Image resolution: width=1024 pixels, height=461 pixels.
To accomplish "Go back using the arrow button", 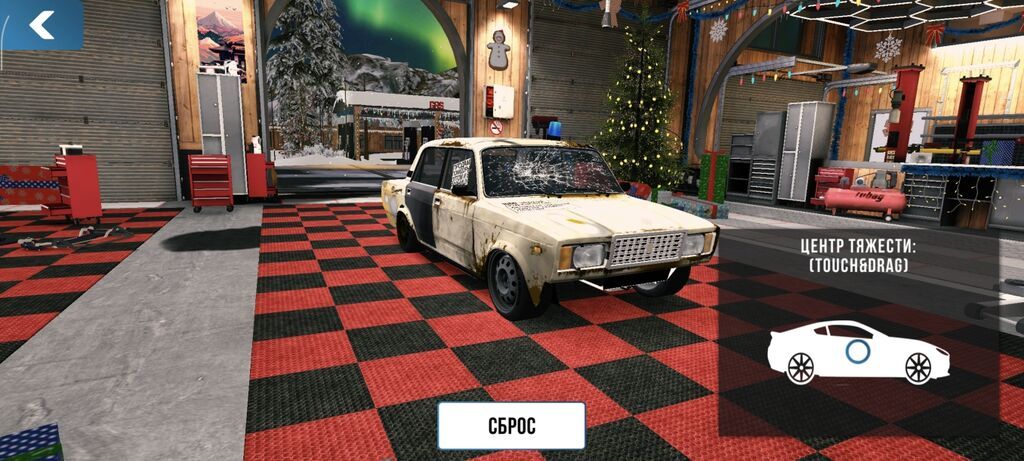I will coord(41,25).
